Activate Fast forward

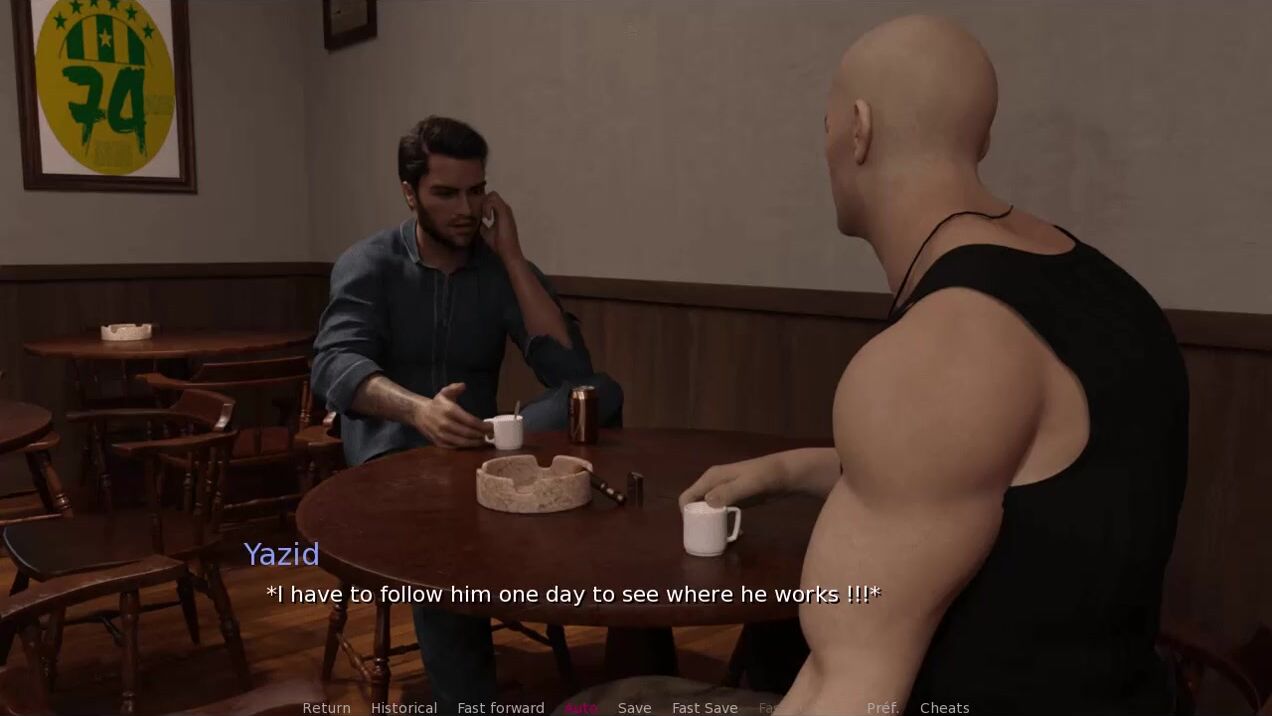click(x=501, y=708)
